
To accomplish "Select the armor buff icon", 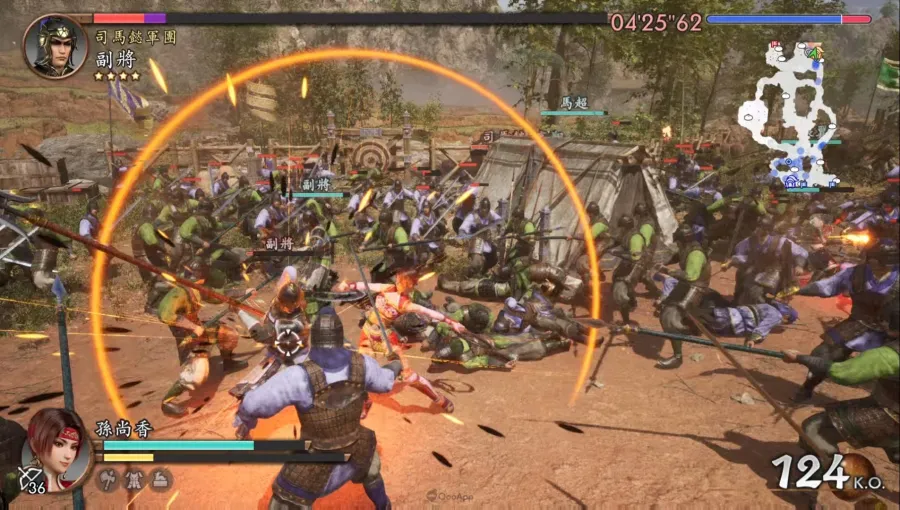I will [x=134, y=480].
